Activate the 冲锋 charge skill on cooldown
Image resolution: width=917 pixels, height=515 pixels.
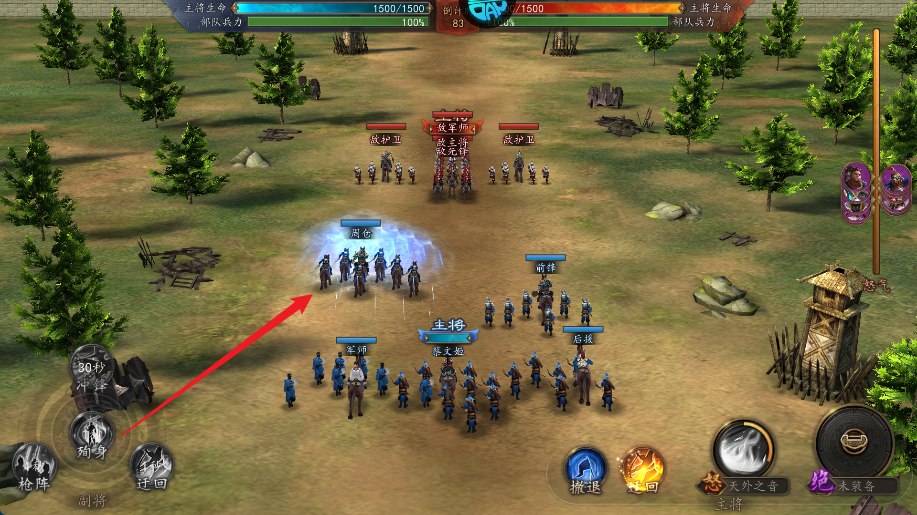[x=92, y=370]
